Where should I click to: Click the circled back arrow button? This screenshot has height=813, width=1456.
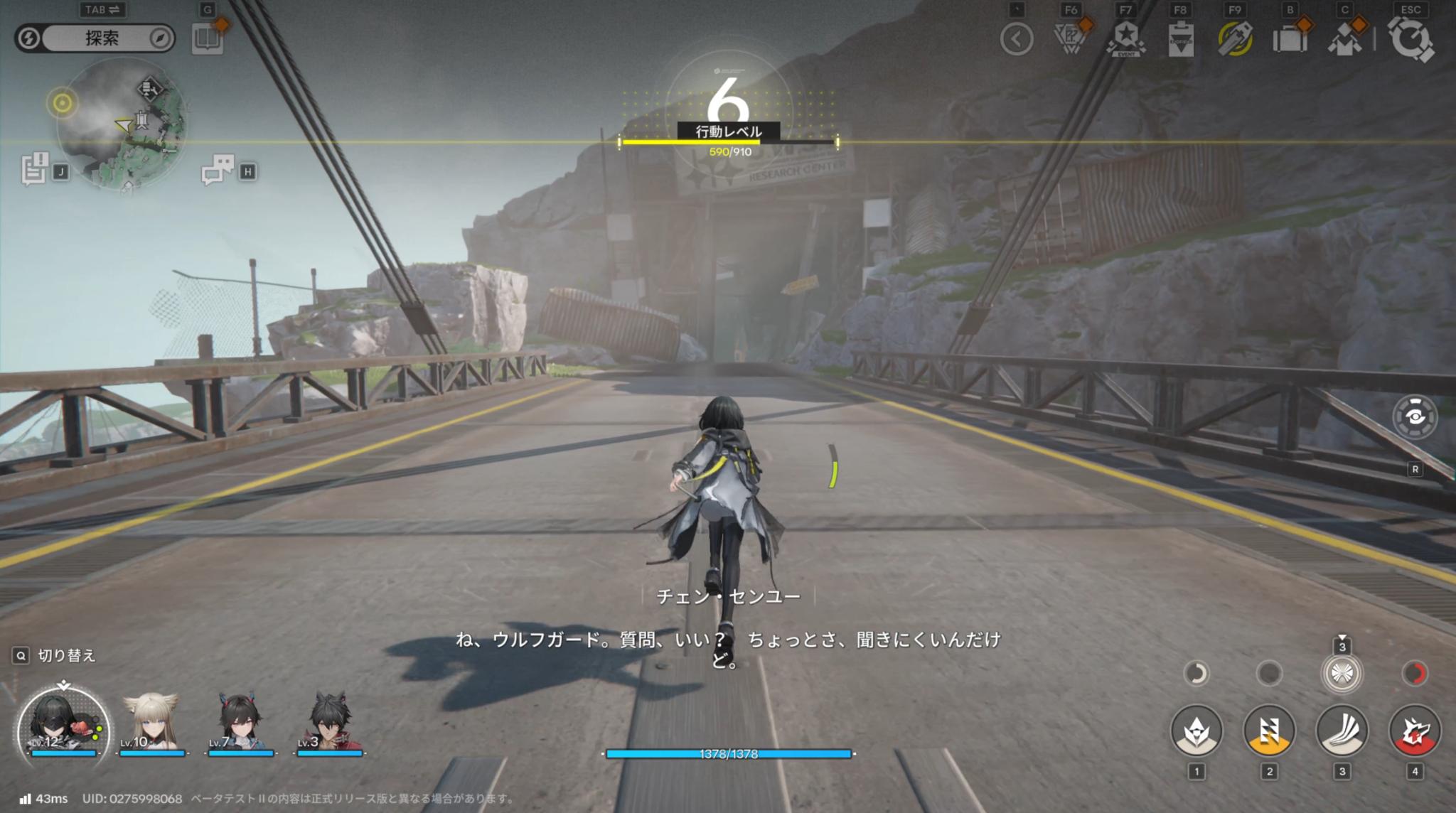[x=1017, y=39]
